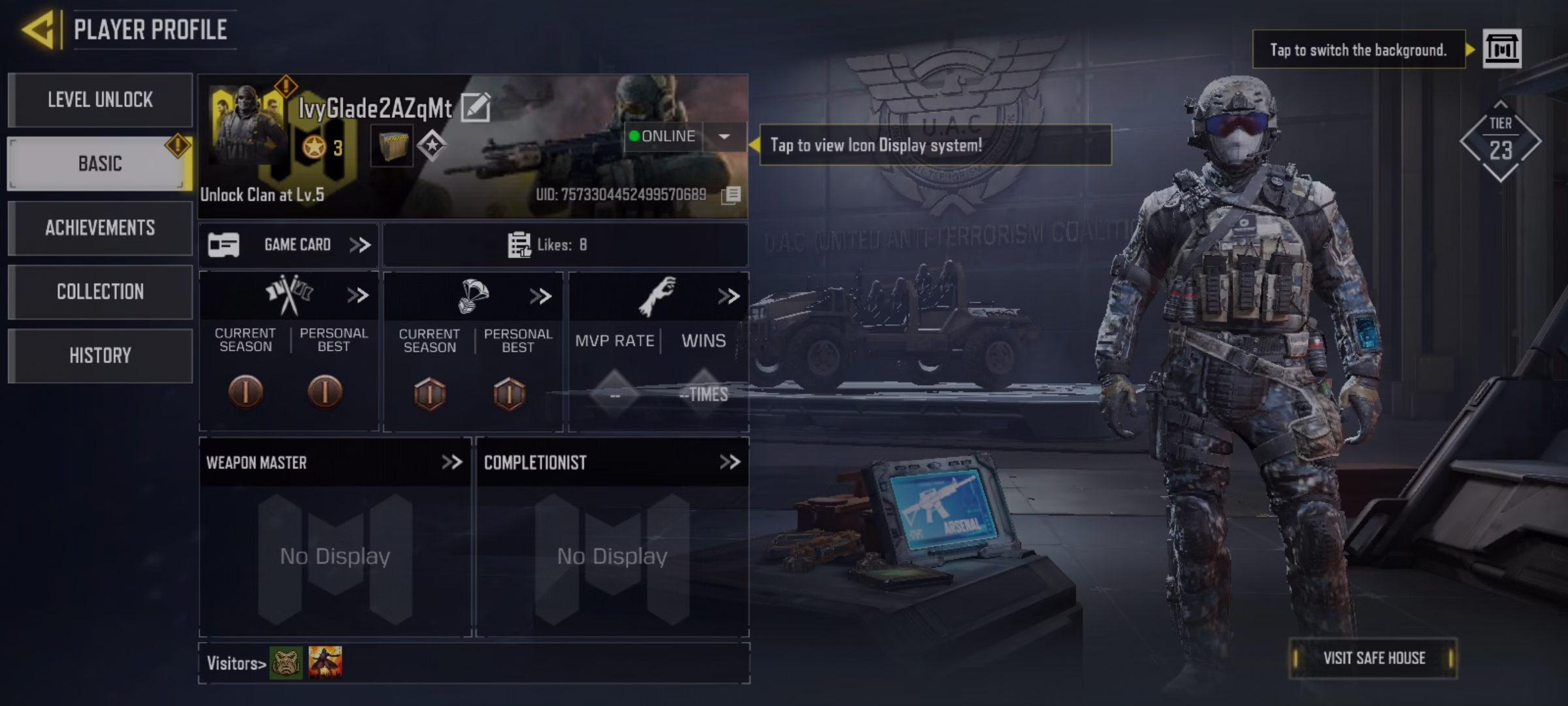This screenshot has width=1568, height=706.
Task: Open the Visitors list
Action: 236,664
